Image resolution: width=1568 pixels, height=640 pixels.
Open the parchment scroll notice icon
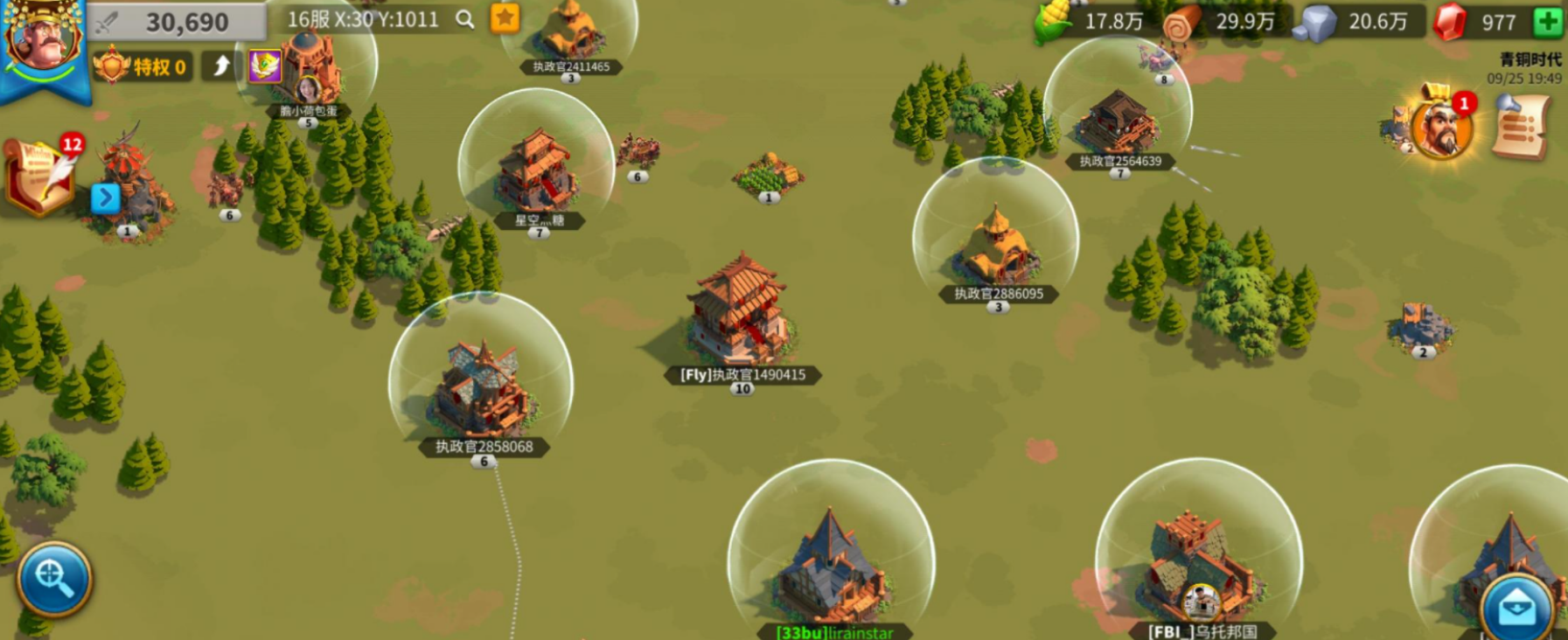[1522, 129]
